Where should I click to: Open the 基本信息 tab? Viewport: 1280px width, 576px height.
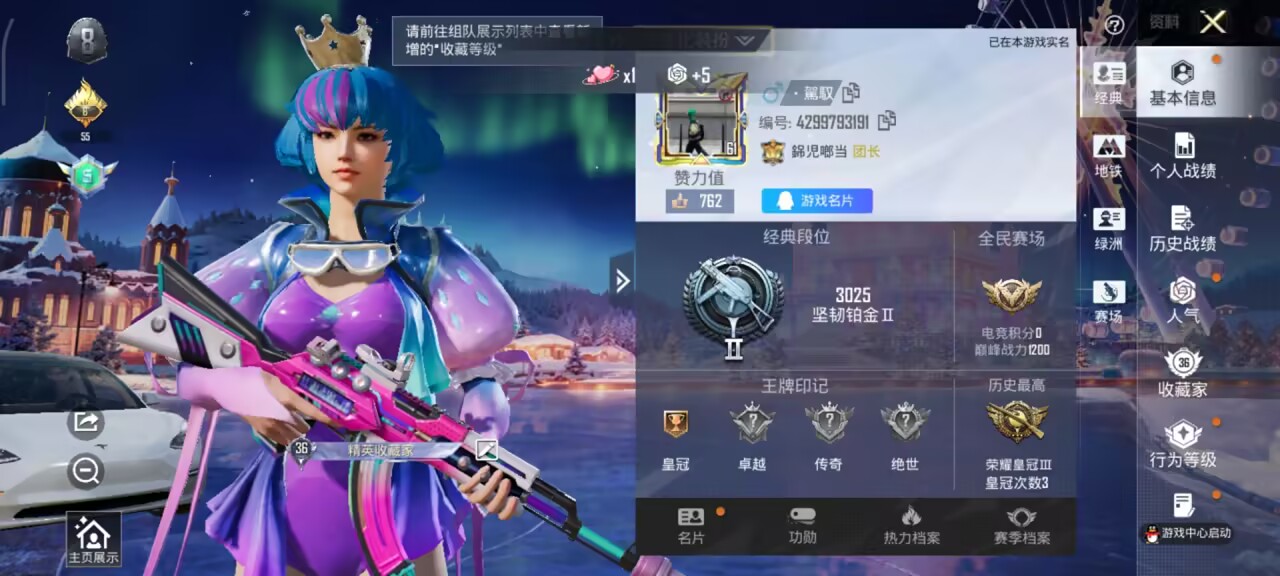pos(1182,84)
